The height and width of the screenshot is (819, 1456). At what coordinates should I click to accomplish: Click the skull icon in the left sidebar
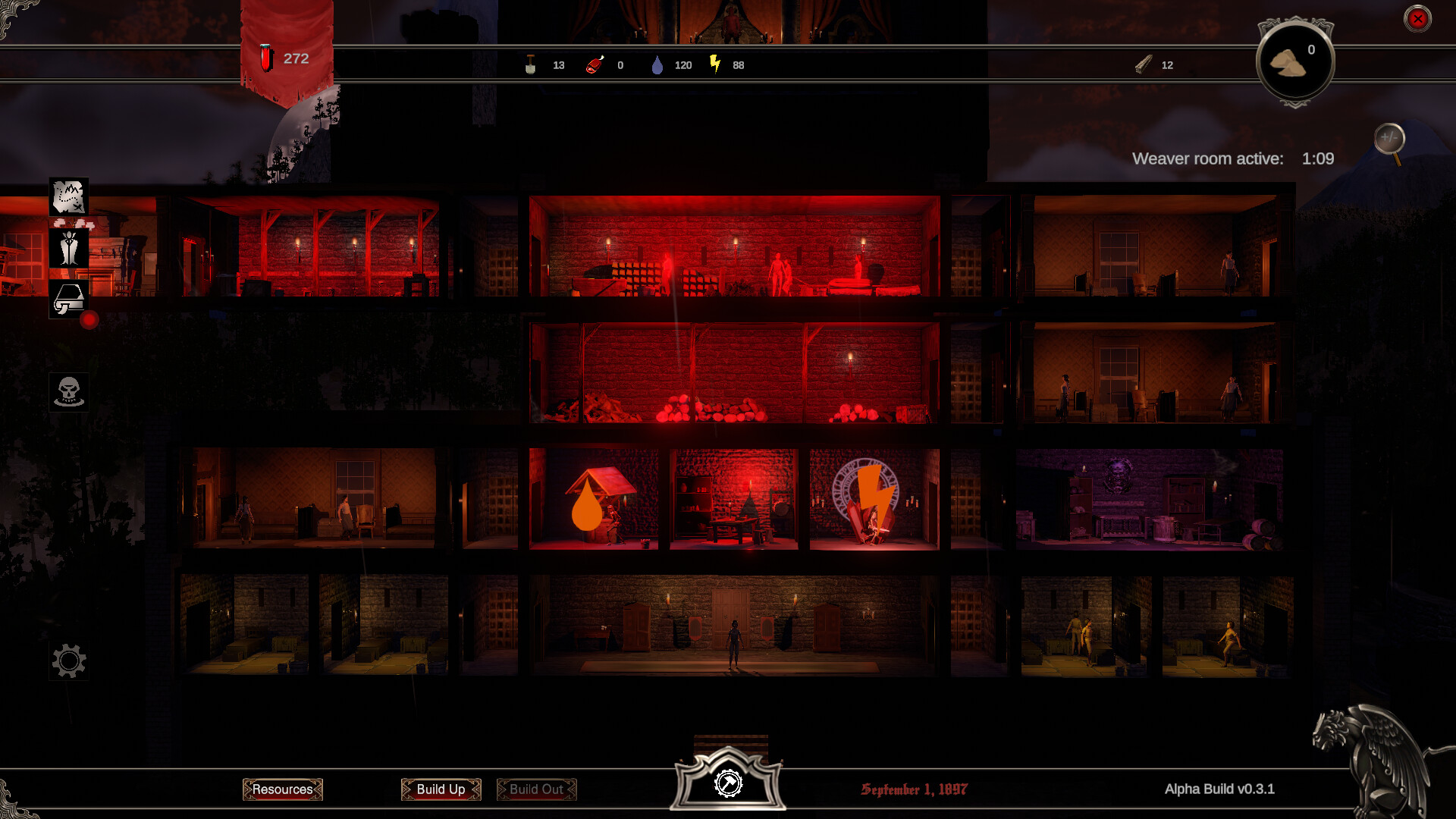tap(69, 391)
